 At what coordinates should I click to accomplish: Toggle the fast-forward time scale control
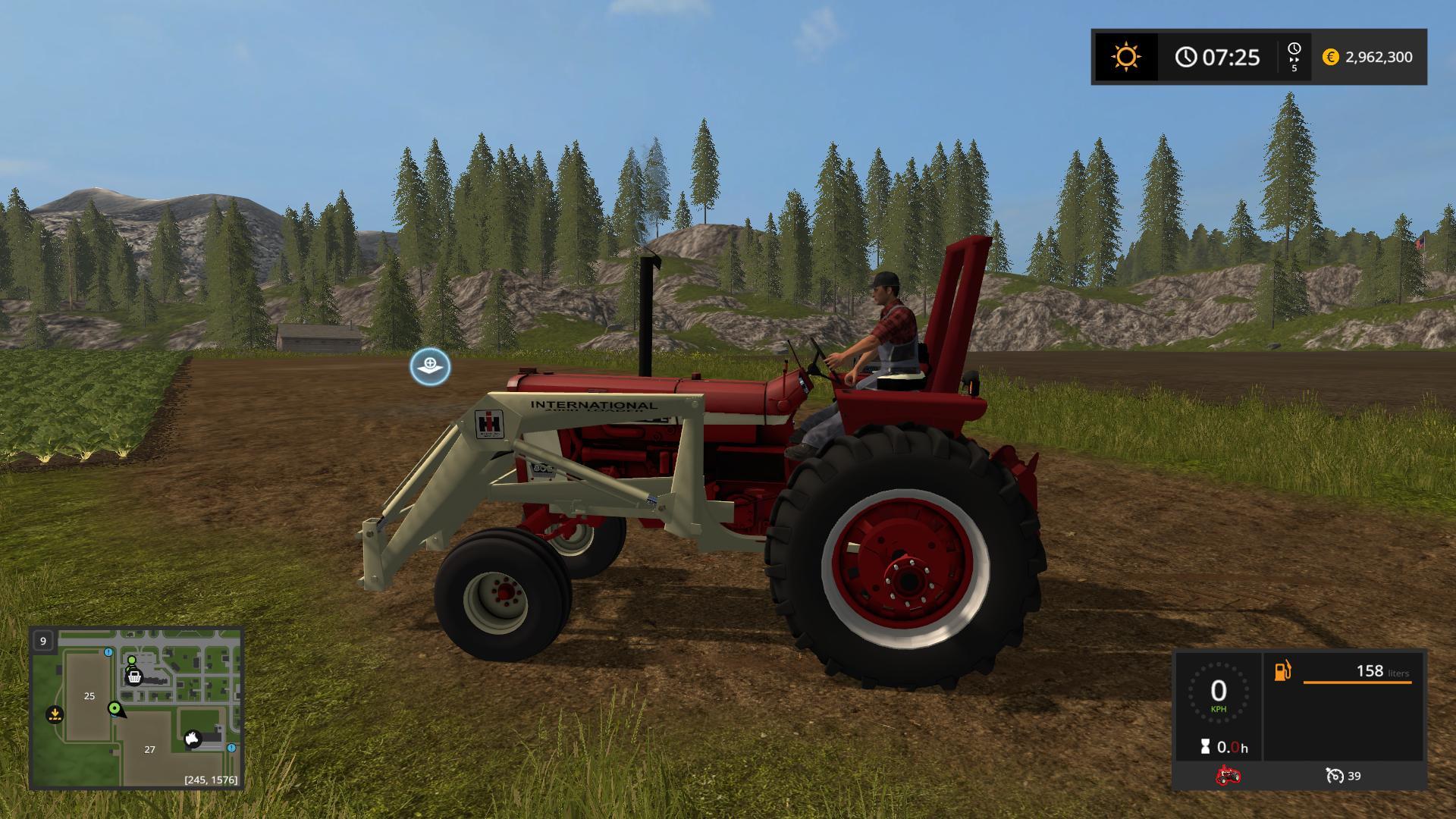pos(1295,56)
